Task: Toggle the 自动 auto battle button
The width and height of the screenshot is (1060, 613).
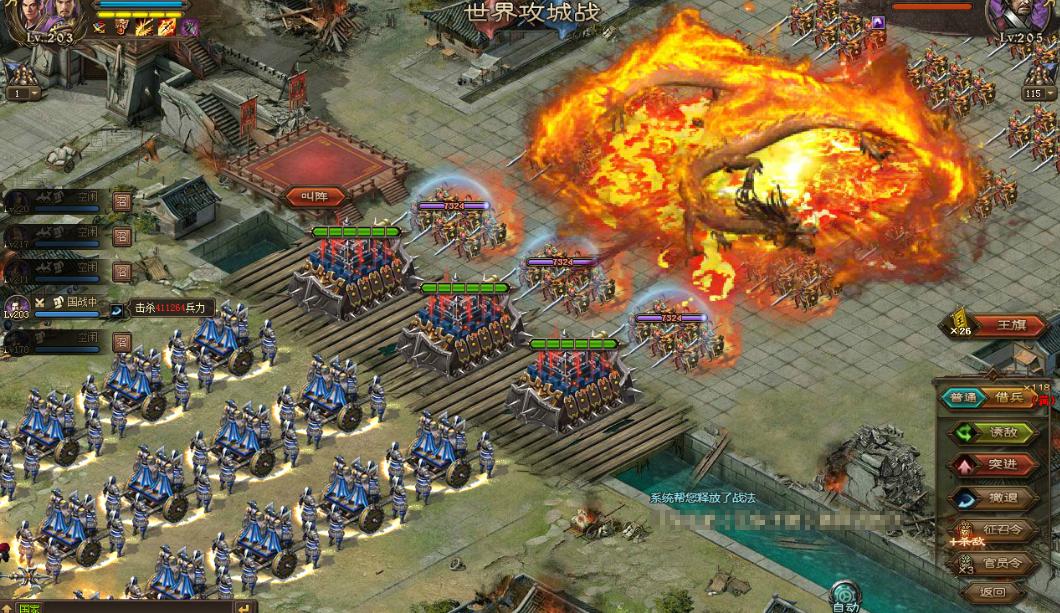Action: point(845,594)
